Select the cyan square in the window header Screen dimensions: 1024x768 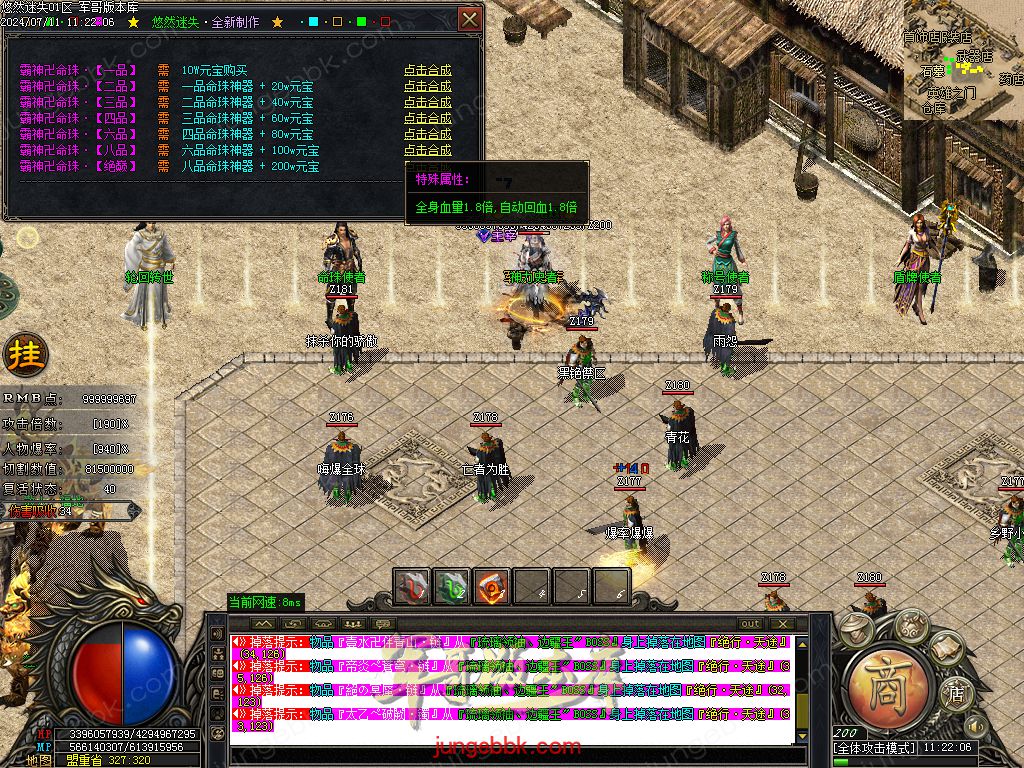coord(313,21)
